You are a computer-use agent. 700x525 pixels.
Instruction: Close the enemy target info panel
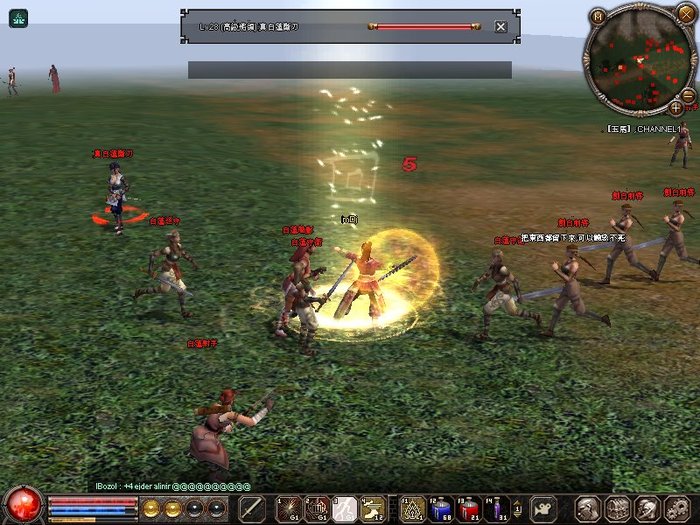point(501,26)
